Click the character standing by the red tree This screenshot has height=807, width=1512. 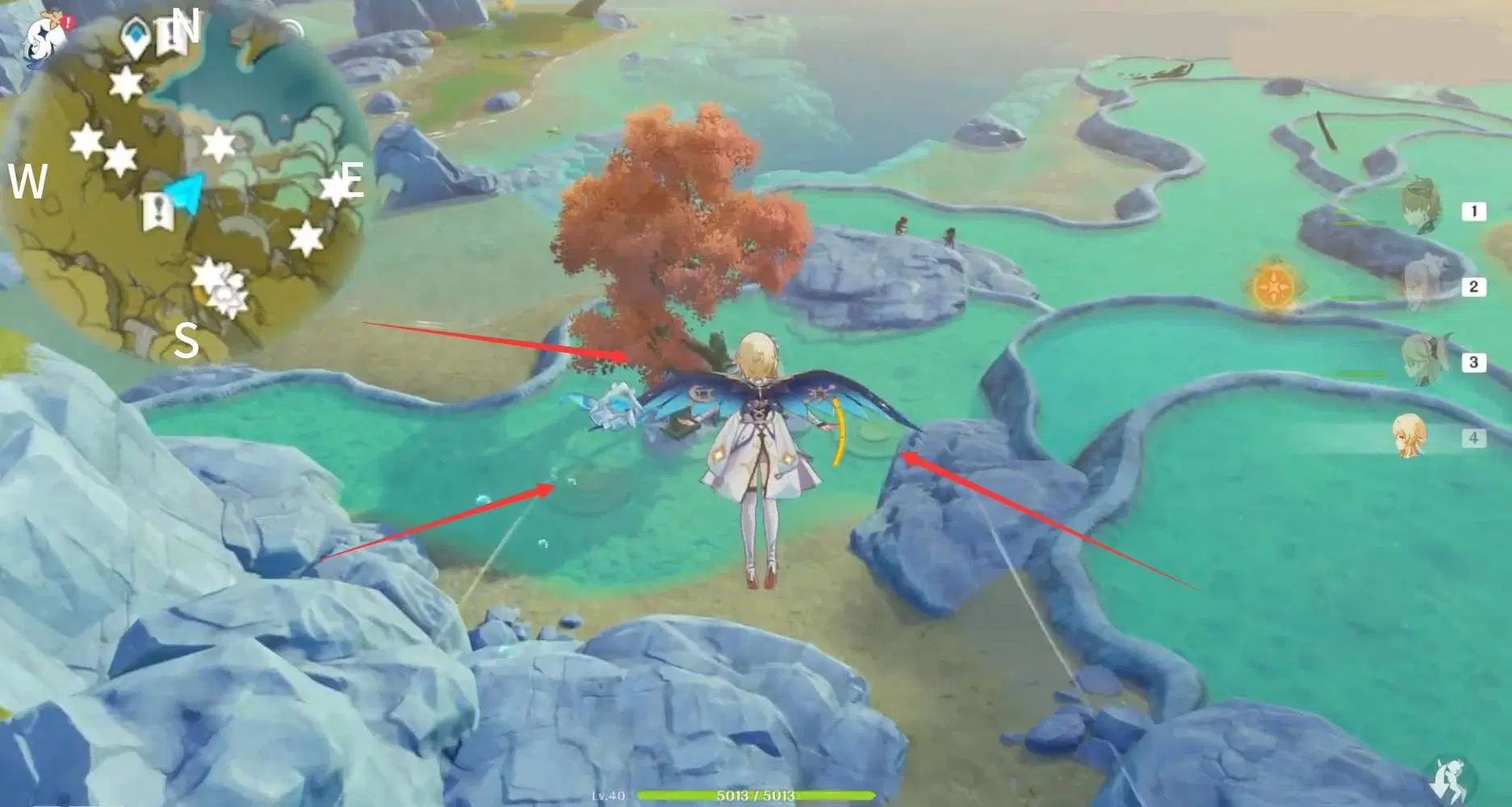click(x=759, y=452)
